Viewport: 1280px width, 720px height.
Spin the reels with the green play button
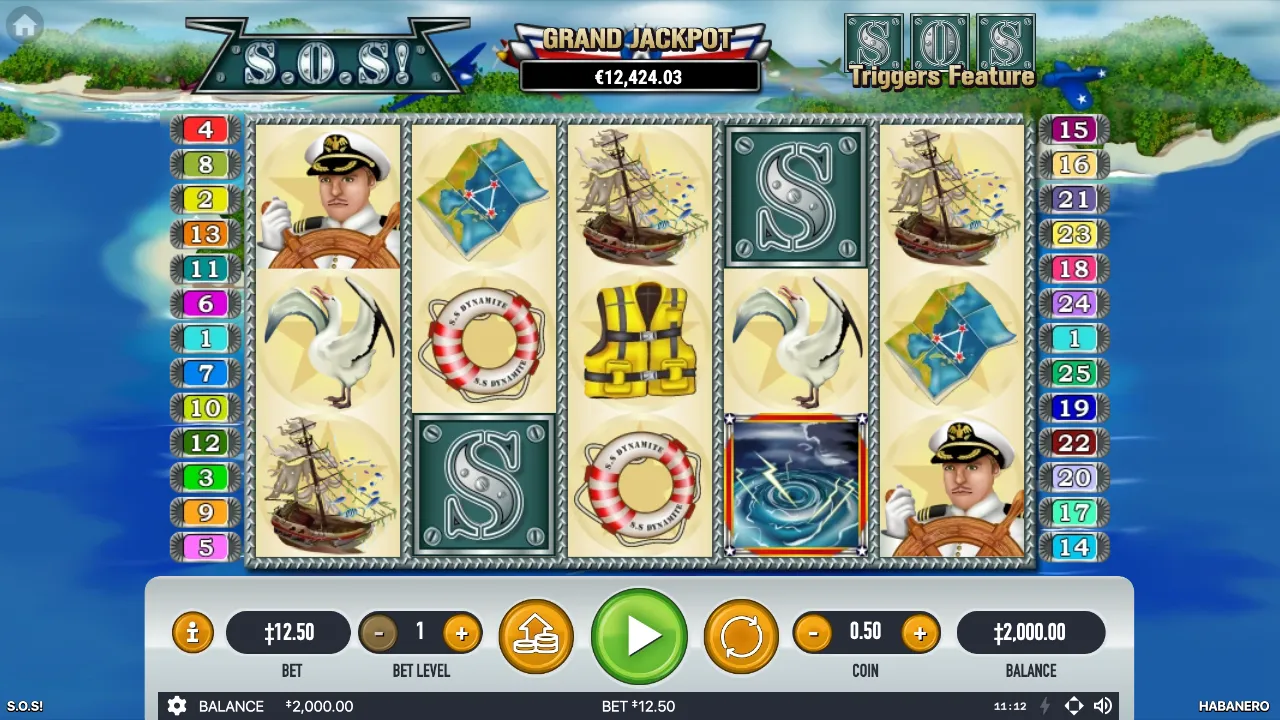(x=639, y=636)
